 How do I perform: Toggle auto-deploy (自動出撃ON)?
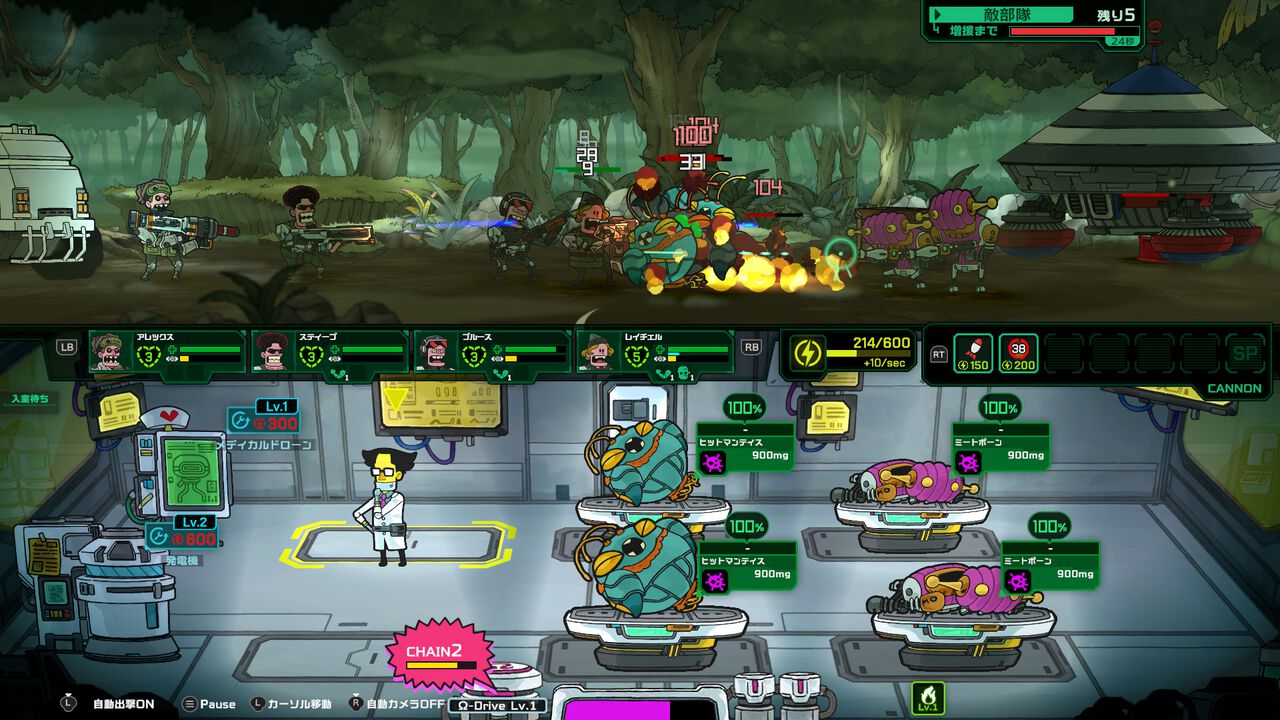coord(112,704)
